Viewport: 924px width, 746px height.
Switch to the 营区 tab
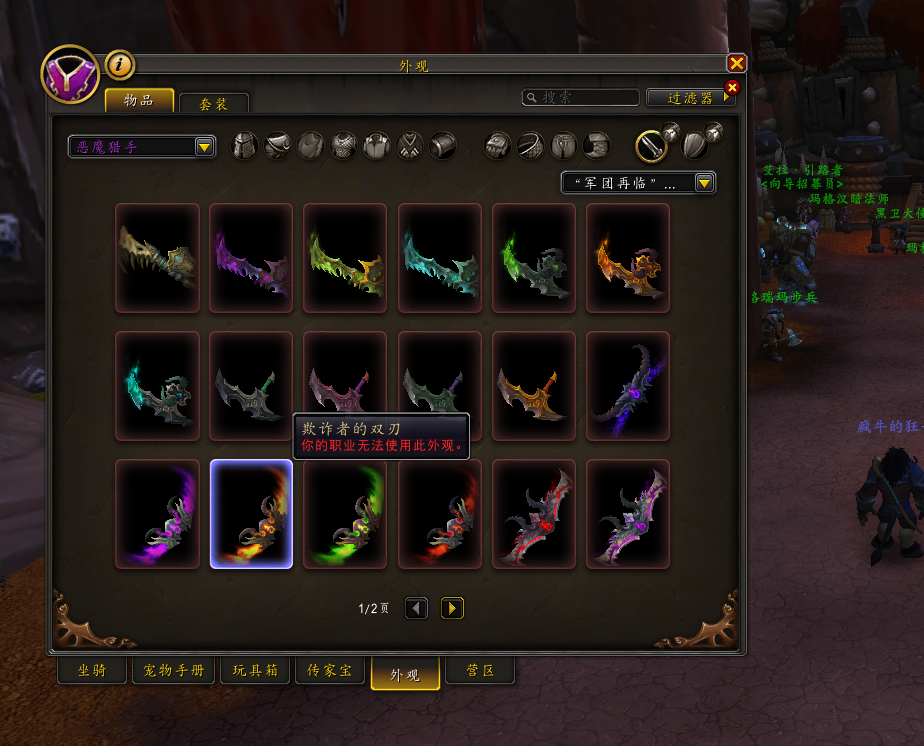pos(481,670)
